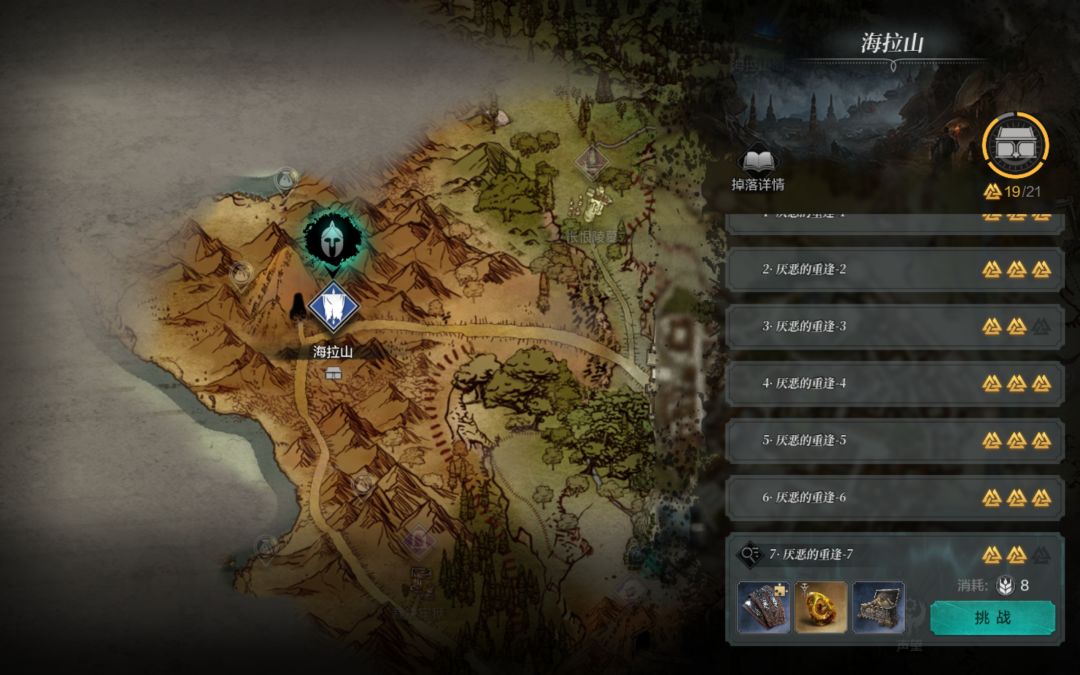View the card pack reward item
This screenshot has height=675, width=1080.
[763, 607]
